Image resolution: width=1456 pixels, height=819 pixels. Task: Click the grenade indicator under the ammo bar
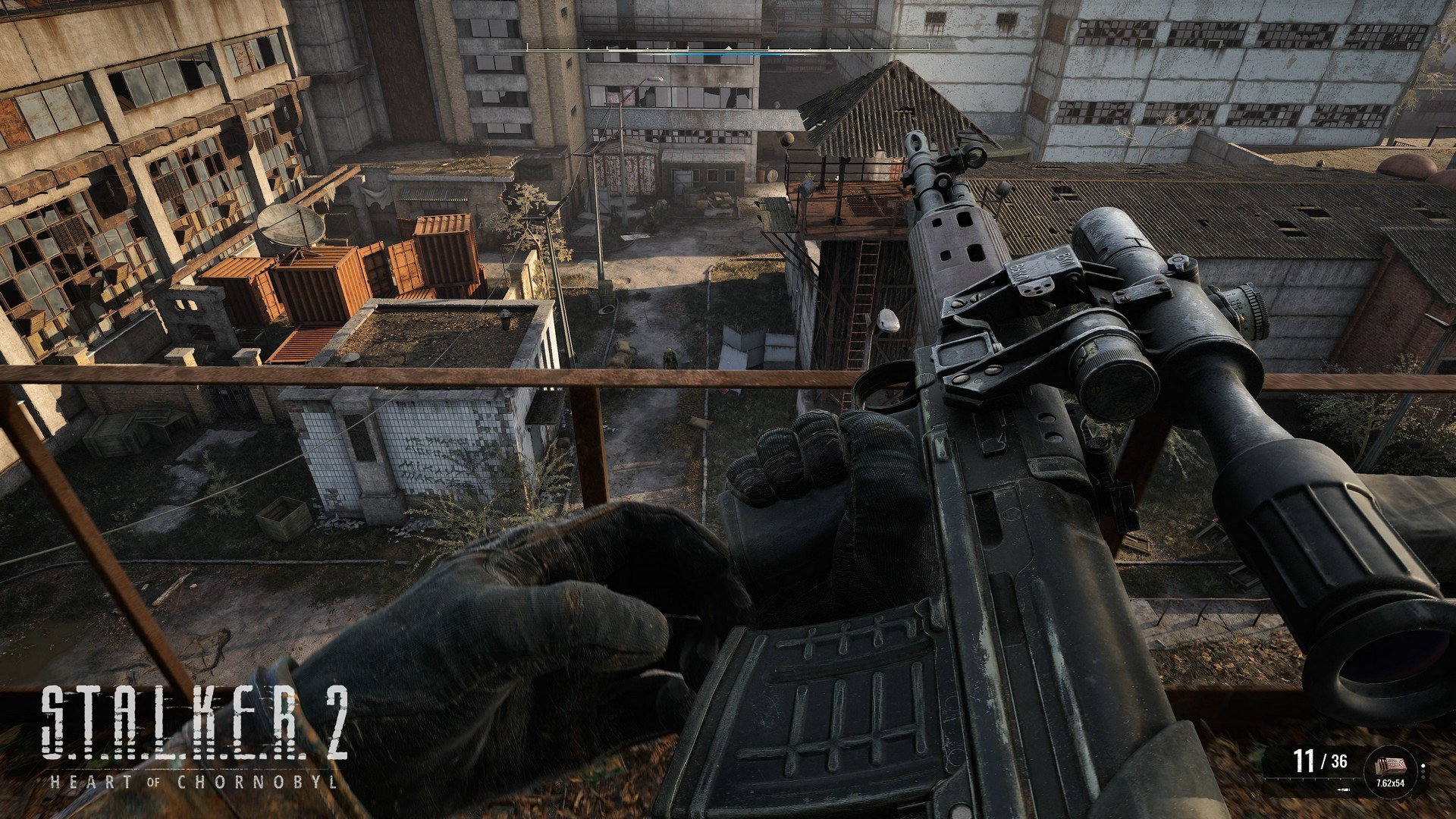[1343, 789]
